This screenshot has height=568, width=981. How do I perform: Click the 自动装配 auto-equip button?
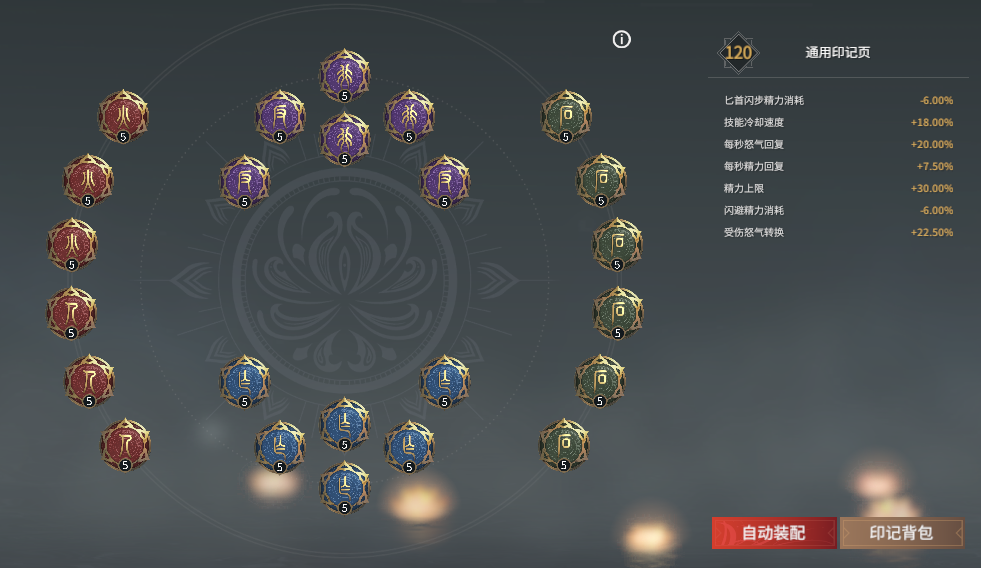pyautogui.click(x=773, y=533)
